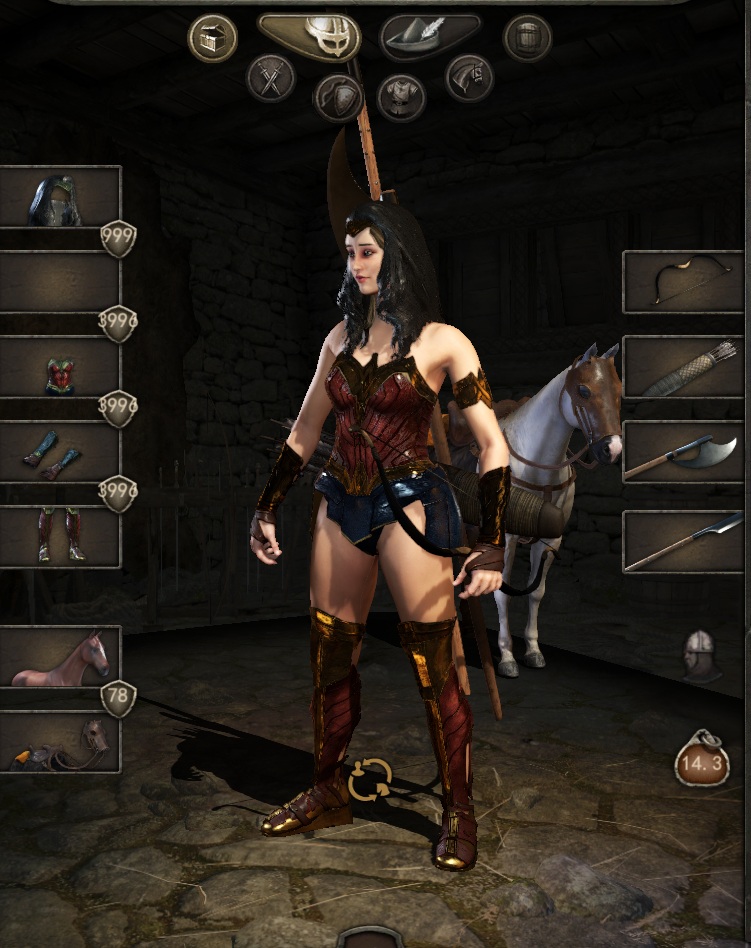
Task: Filter inventory by body armor category
Action: [x=401, y=97]
